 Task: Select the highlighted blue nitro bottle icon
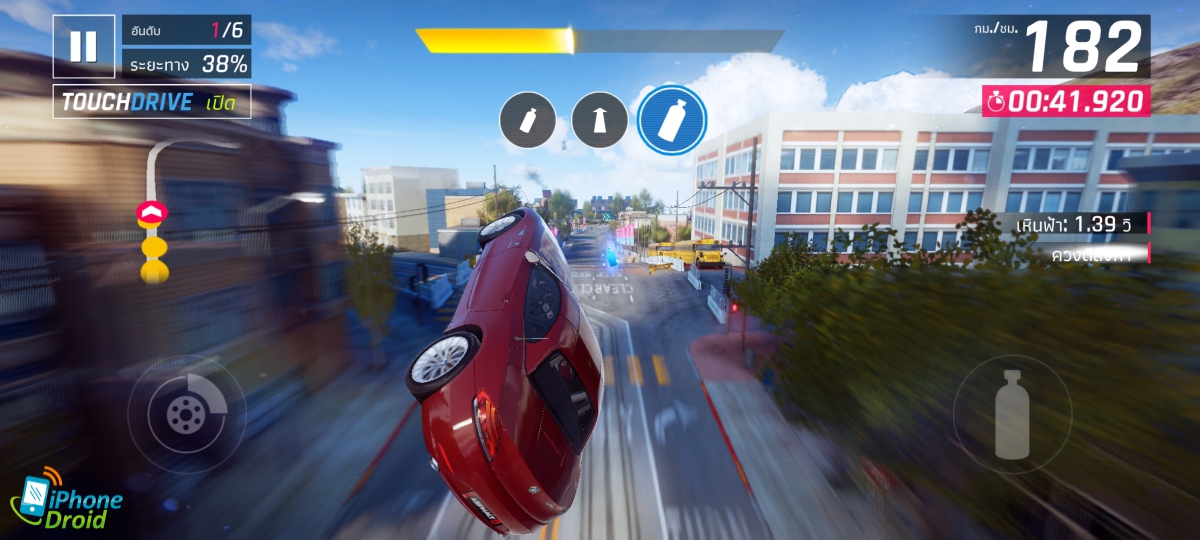(x=672, y=120)
